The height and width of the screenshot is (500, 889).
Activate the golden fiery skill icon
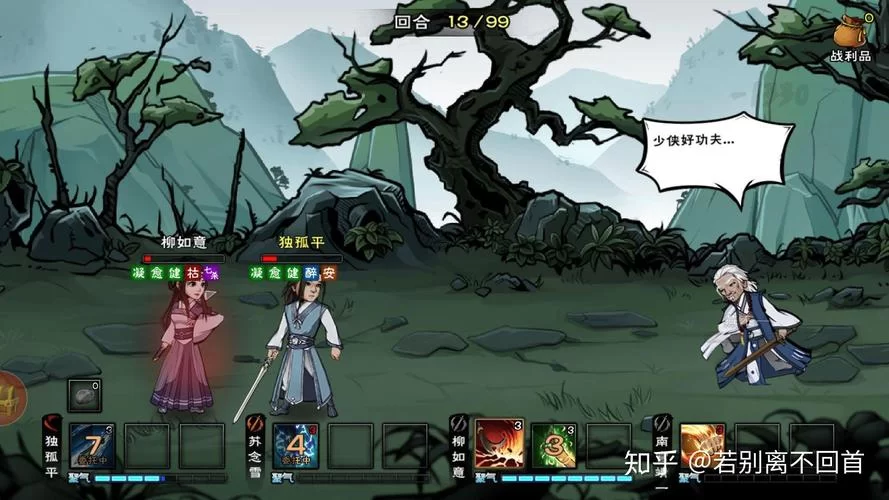[x=703, y=443]
